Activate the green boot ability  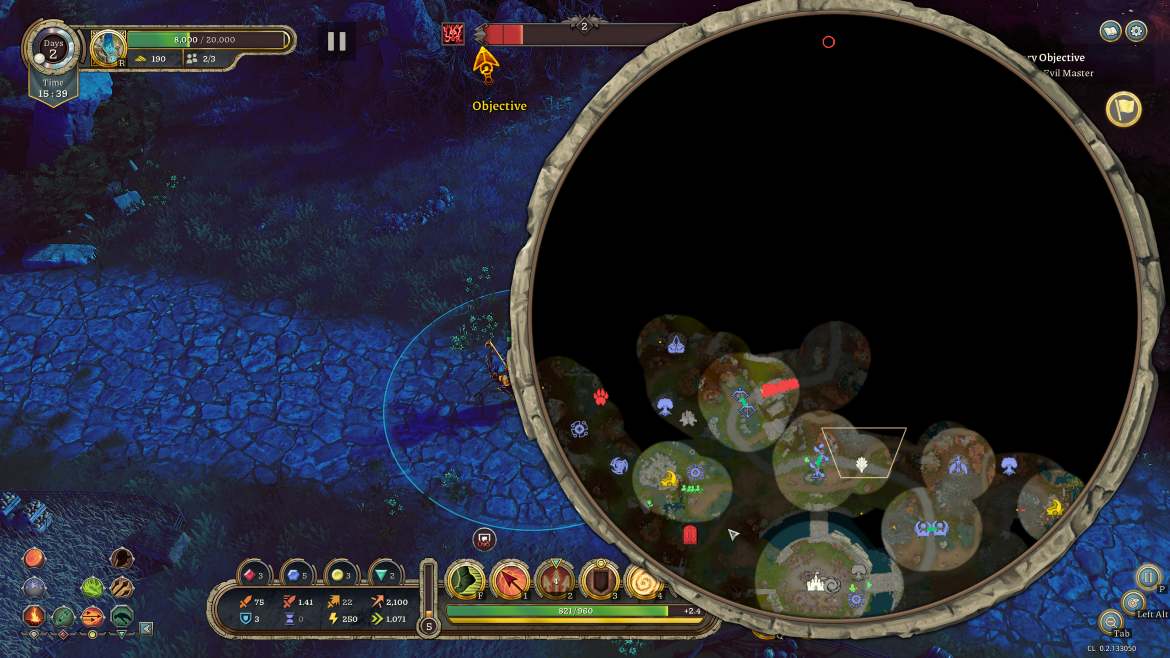(465, 580)
